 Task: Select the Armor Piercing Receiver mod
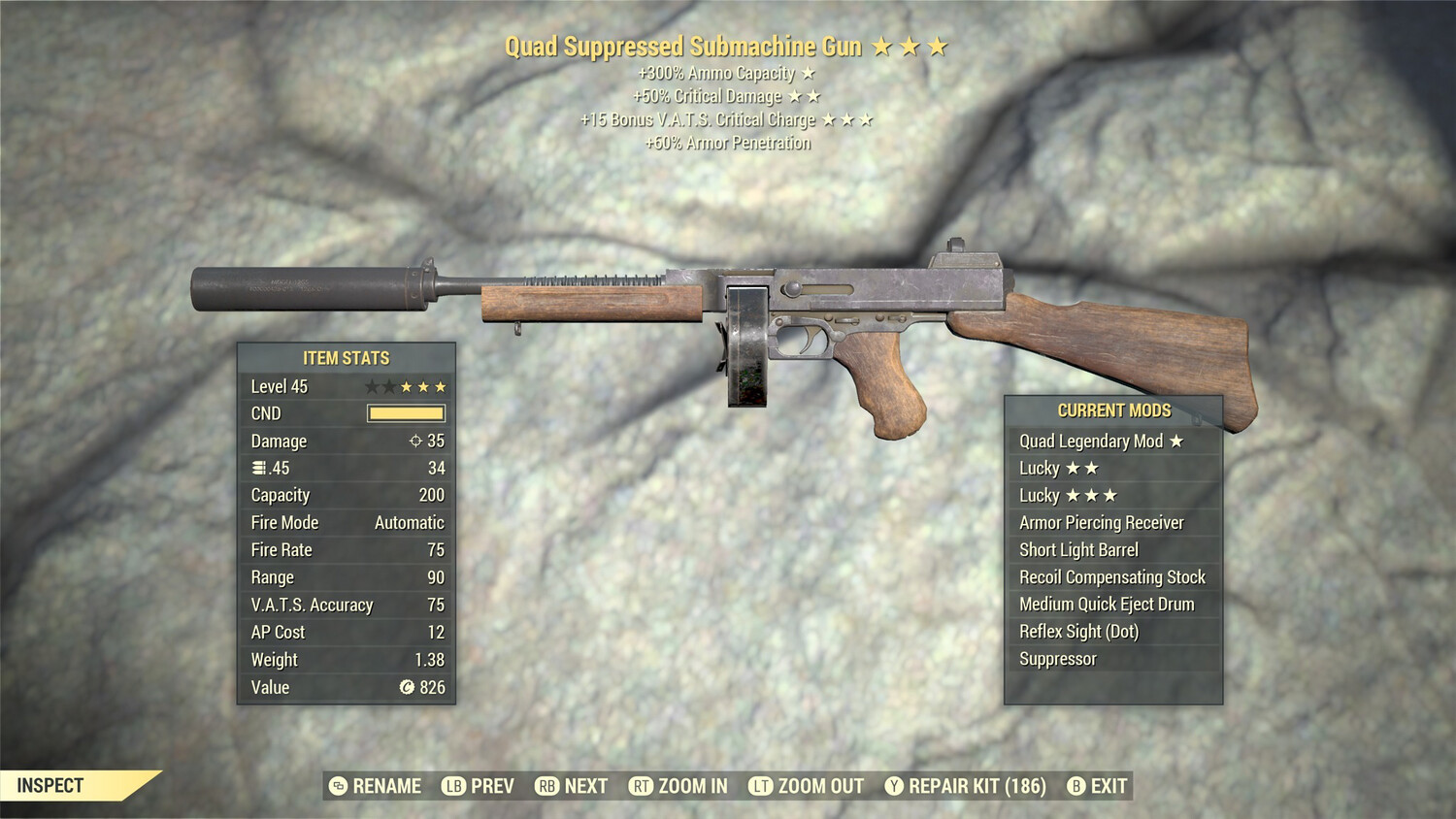point(1100,522)
